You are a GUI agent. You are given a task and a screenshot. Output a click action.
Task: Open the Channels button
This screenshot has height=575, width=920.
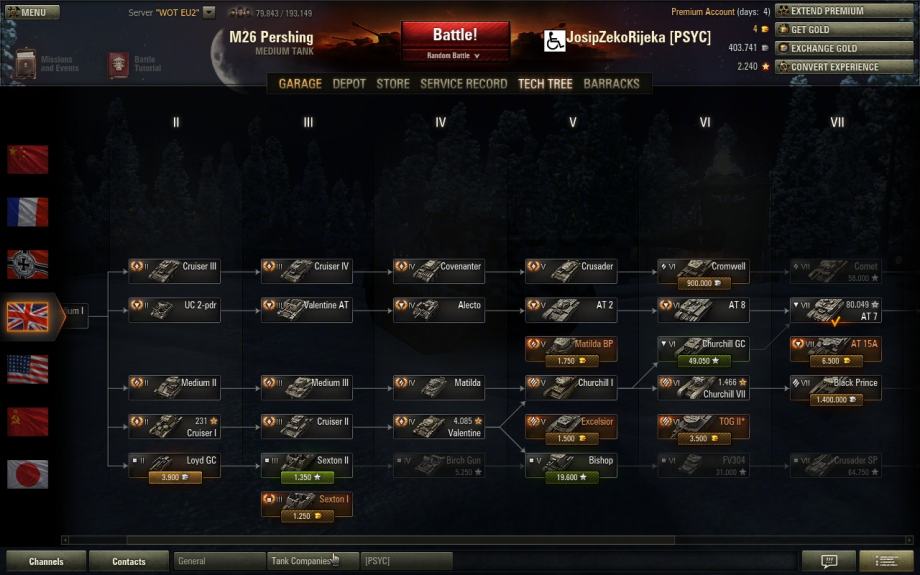46,561
